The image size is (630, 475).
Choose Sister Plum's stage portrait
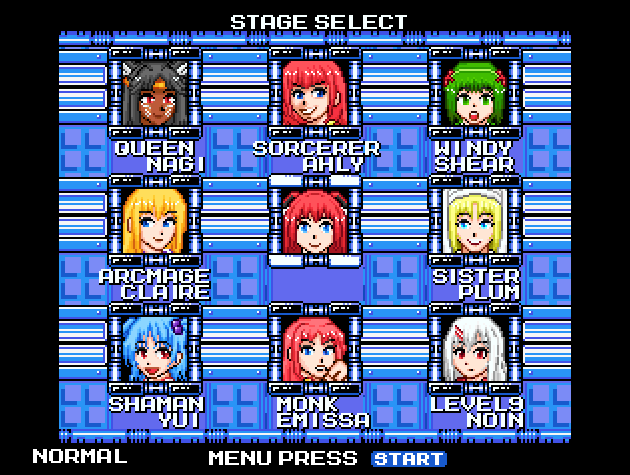tap(475, 221)
